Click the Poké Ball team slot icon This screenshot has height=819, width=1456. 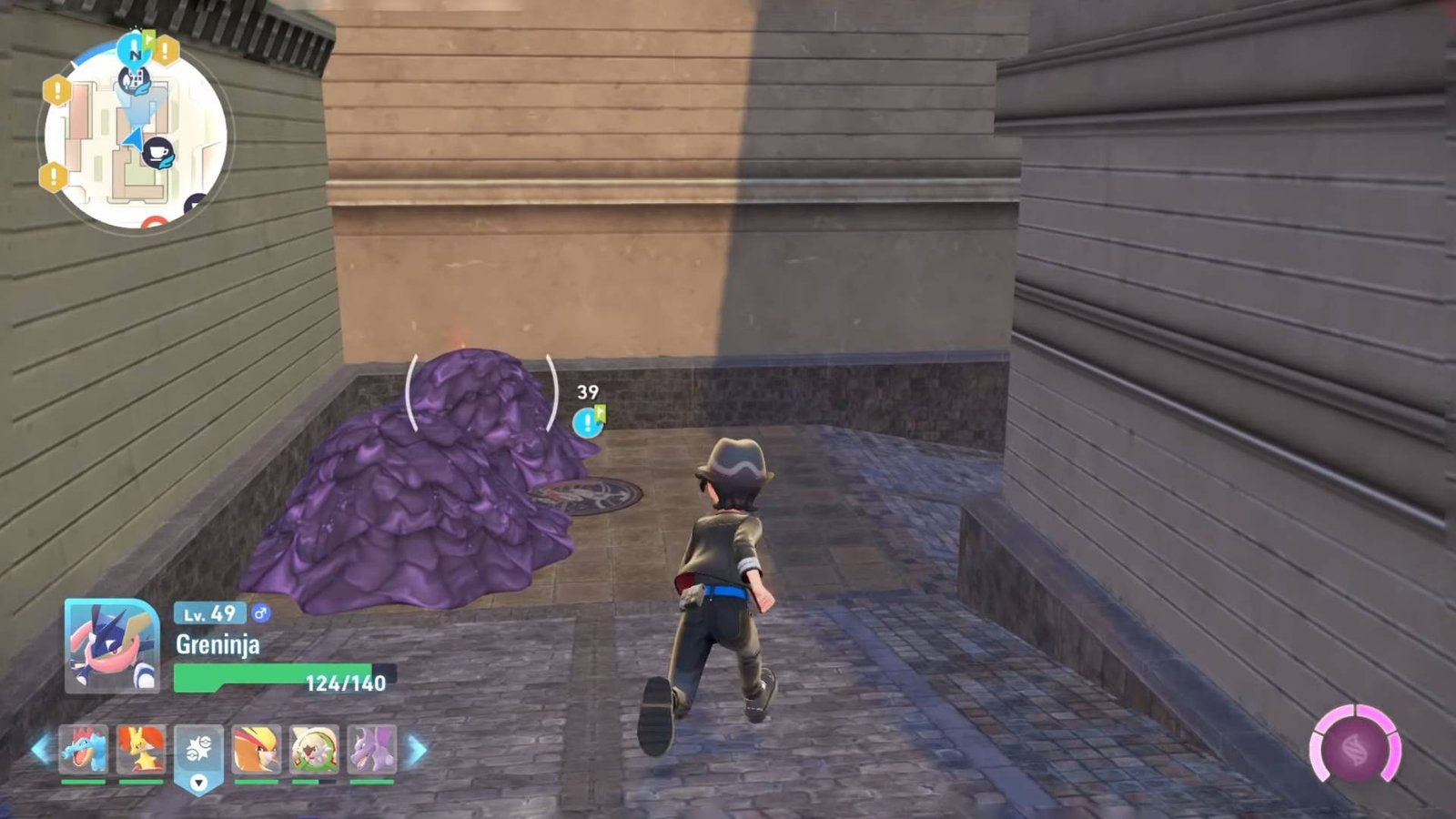[x=197, y=746]
